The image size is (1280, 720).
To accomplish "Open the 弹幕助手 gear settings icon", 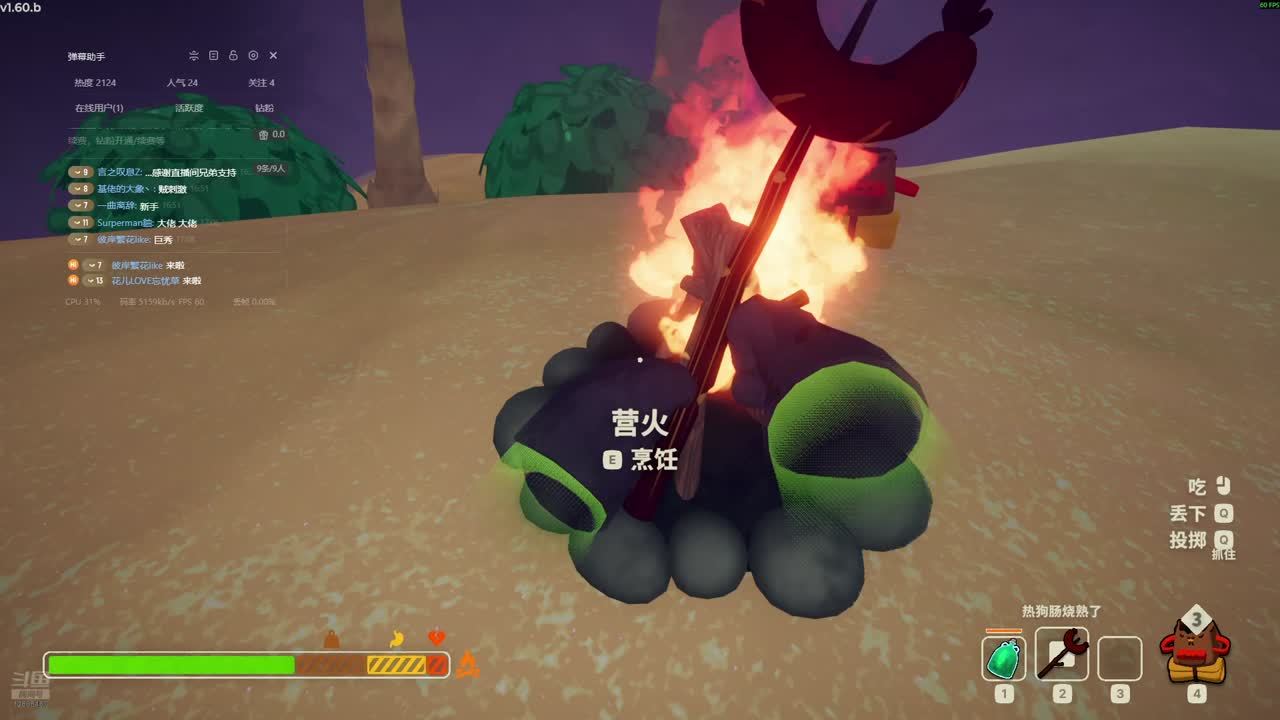I will point(253,56).
